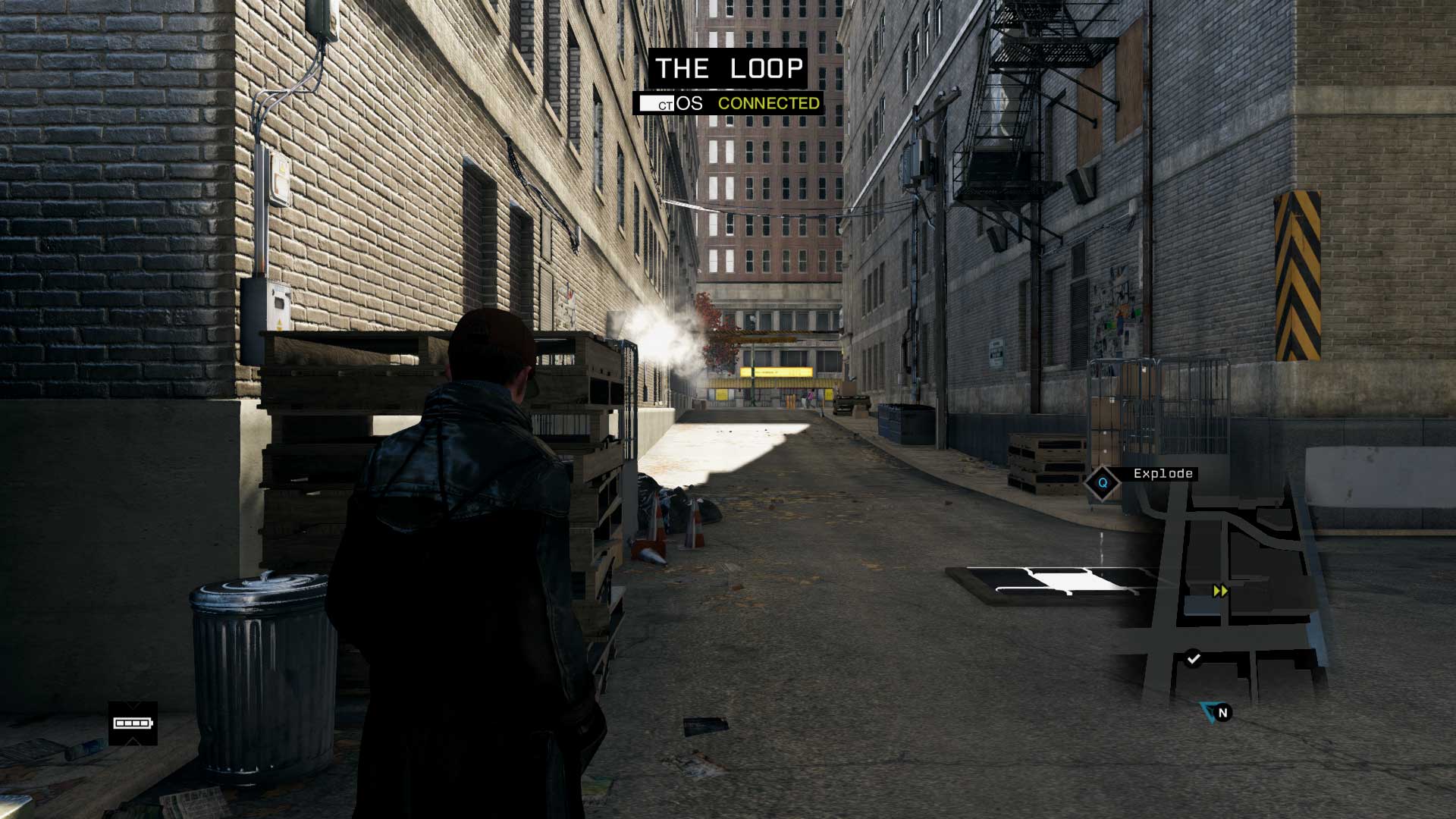Click the checkmark marker on the minimap
Viewport: 1456px width, 819px height.
click(1194, 658)
